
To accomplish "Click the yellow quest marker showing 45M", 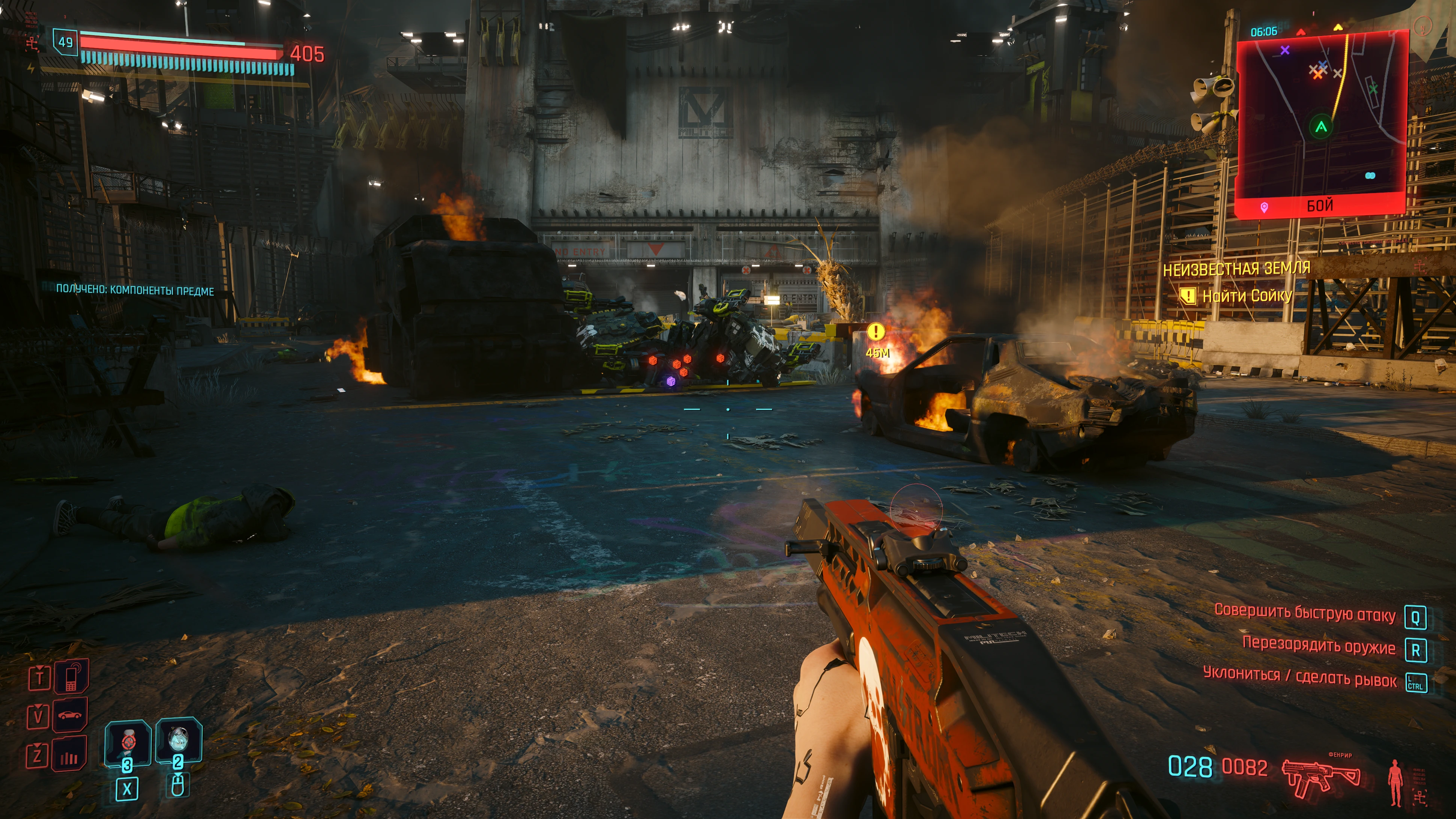I will coord(876,332).
